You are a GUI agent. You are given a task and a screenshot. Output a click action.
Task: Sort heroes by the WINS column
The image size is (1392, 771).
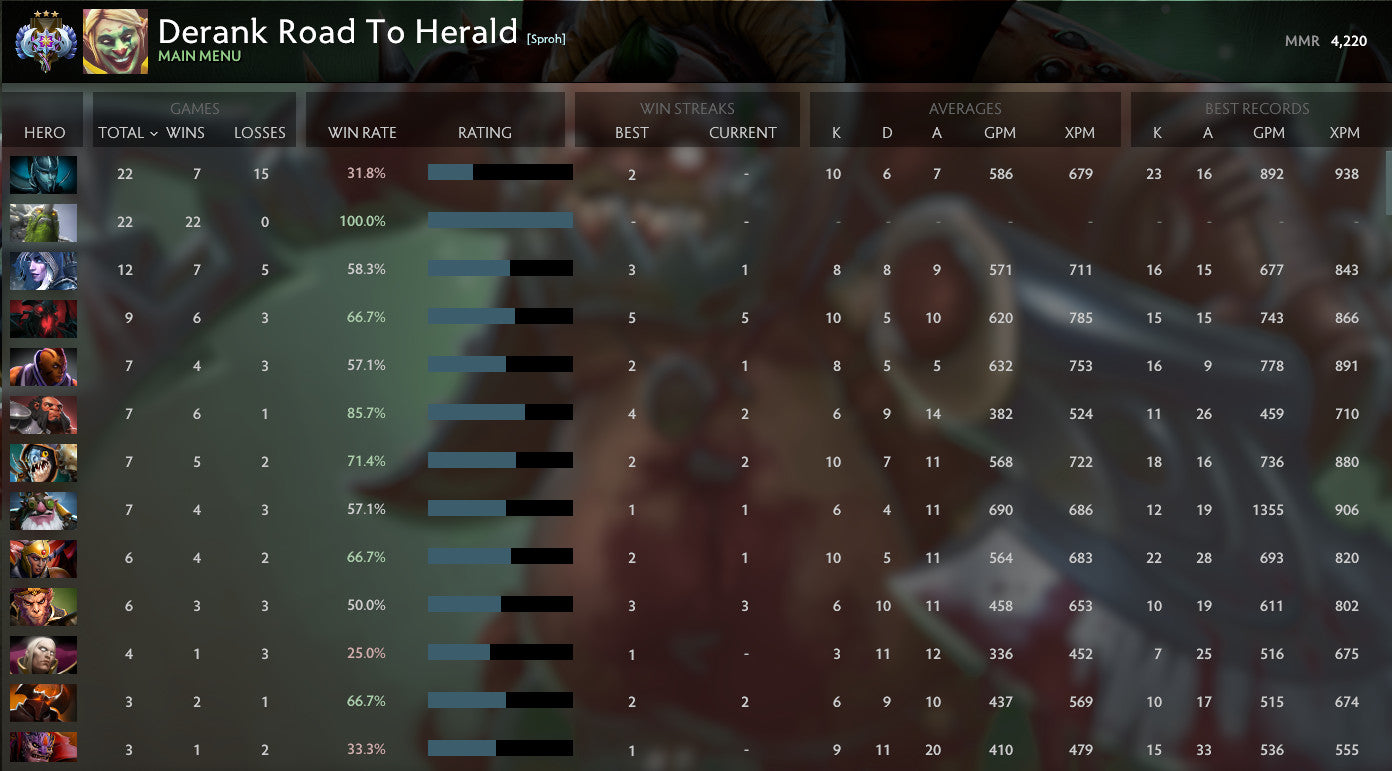point(186,132)
